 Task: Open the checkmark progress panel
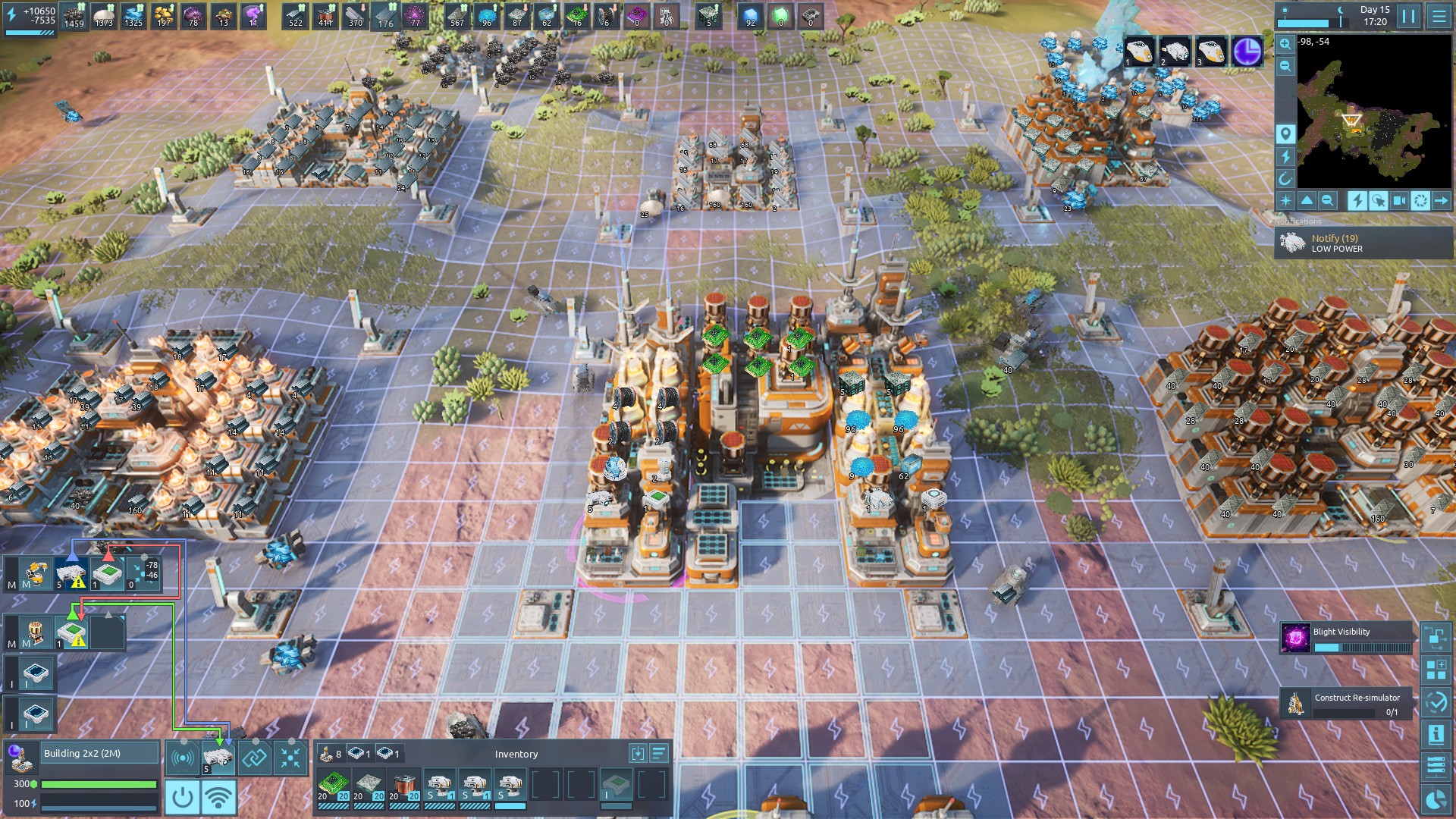[1436, 702]
